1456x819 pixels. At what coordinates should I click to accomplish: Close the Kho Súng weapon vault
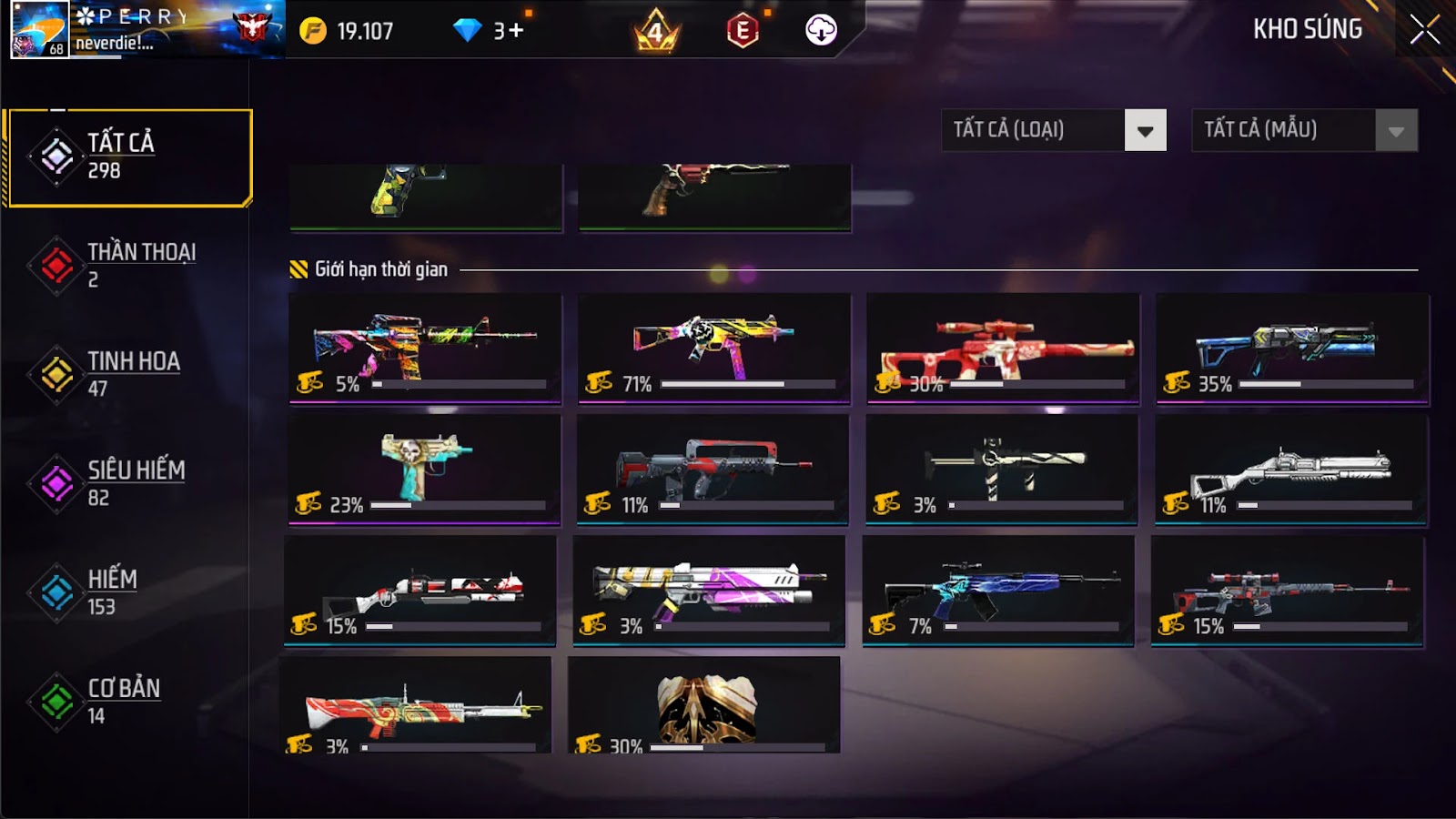pyautogui.click(x=1424, y=30)
